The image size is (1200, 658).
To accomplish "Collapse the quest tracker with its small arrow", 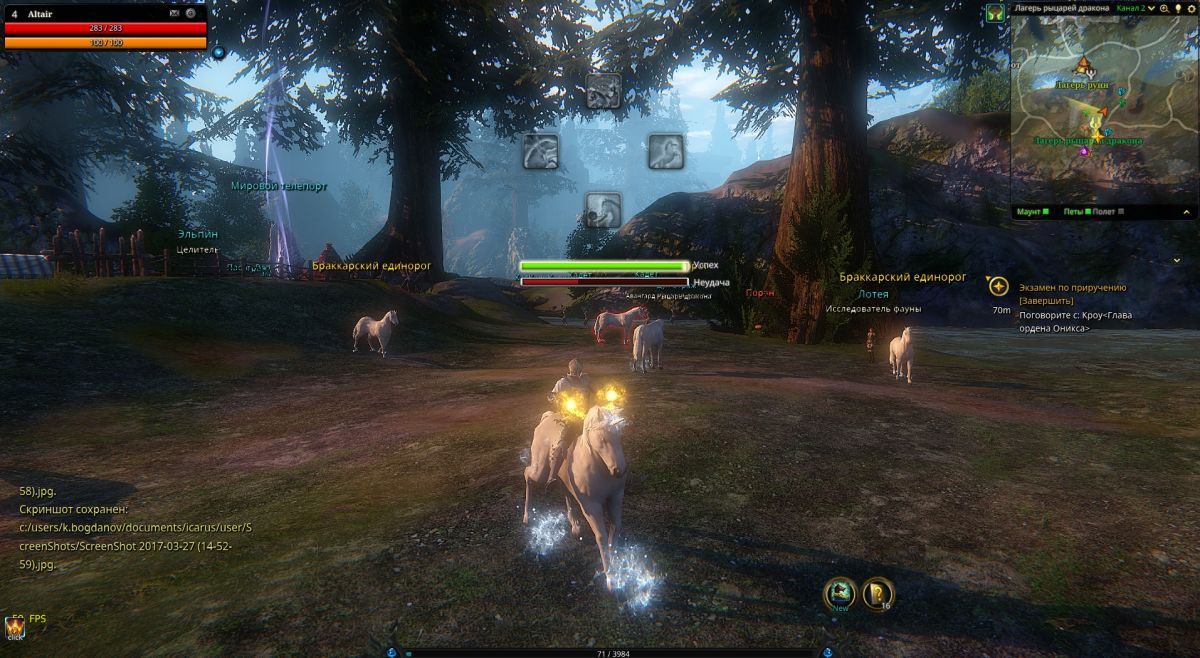I will pyautogui.click(x=1176, y=260).
